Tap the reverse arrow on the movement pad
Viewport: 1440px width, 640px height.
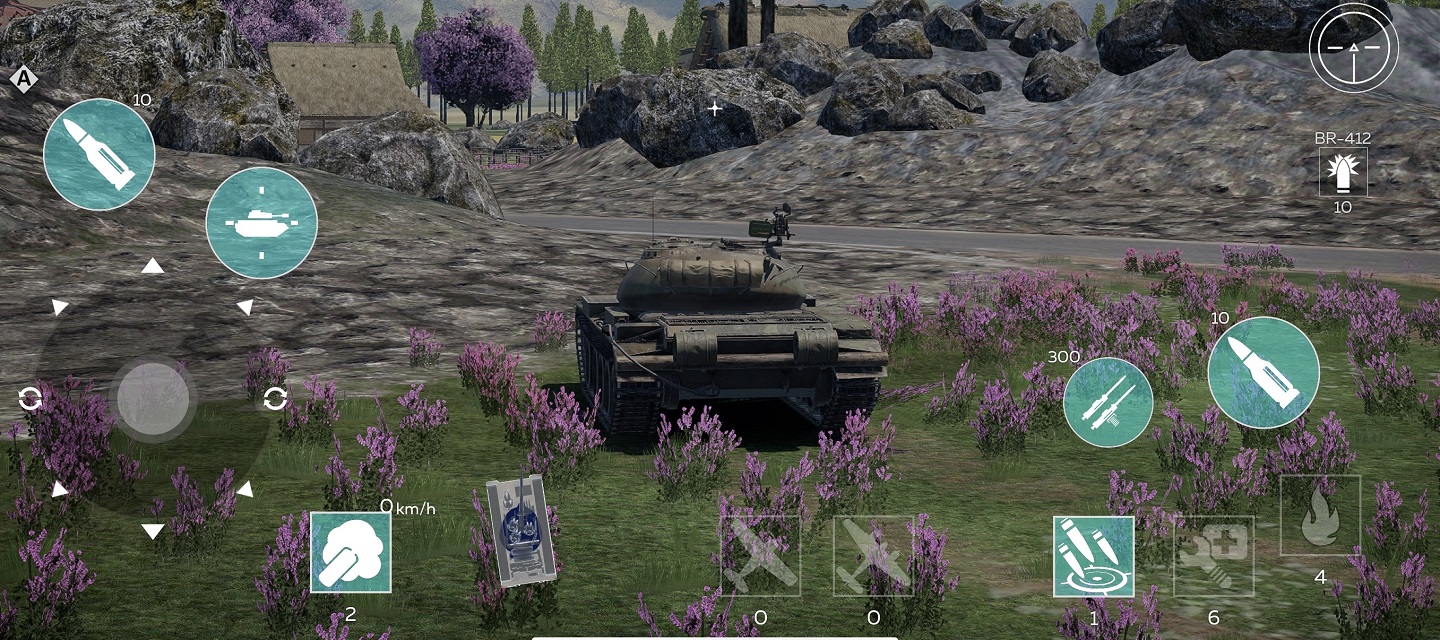[152, 531]
